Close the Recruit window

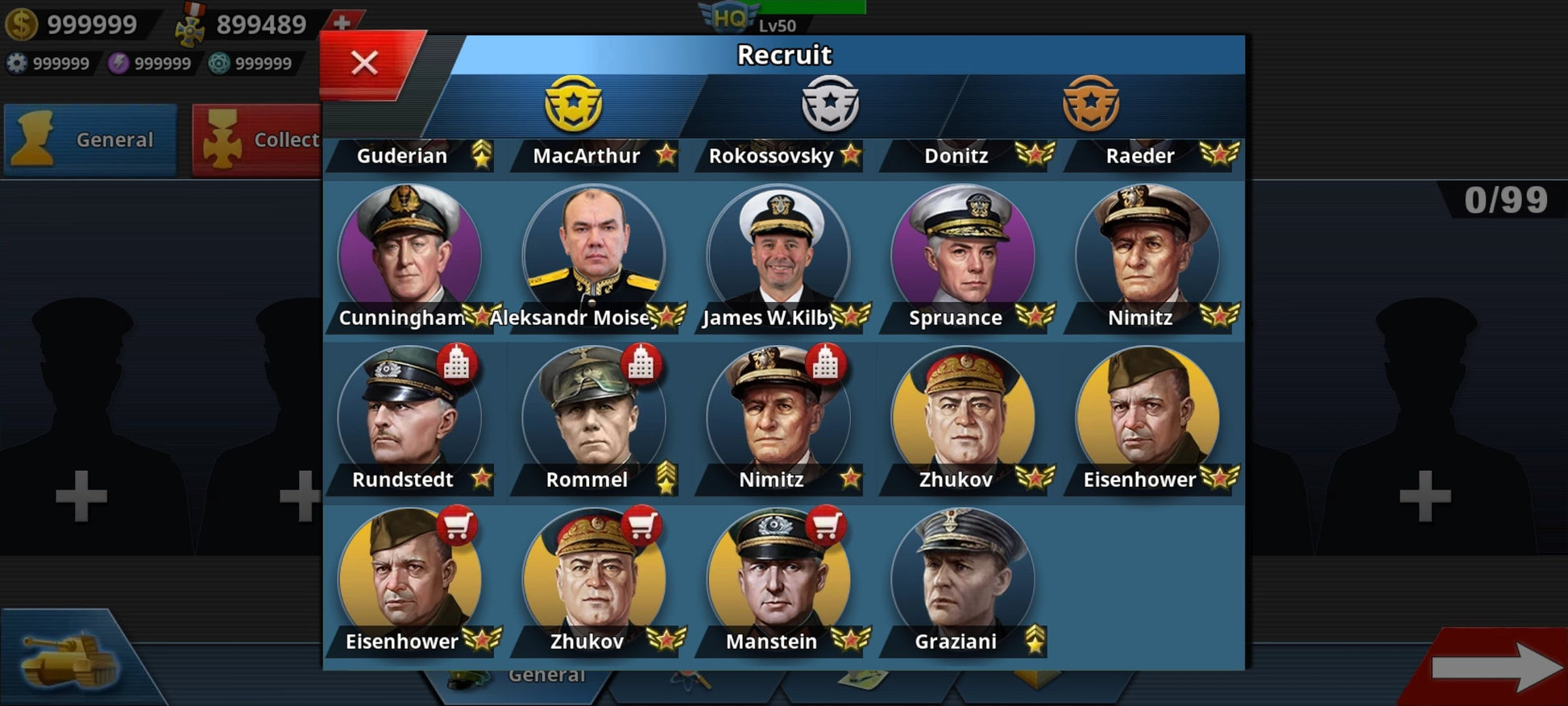(365, 63)
